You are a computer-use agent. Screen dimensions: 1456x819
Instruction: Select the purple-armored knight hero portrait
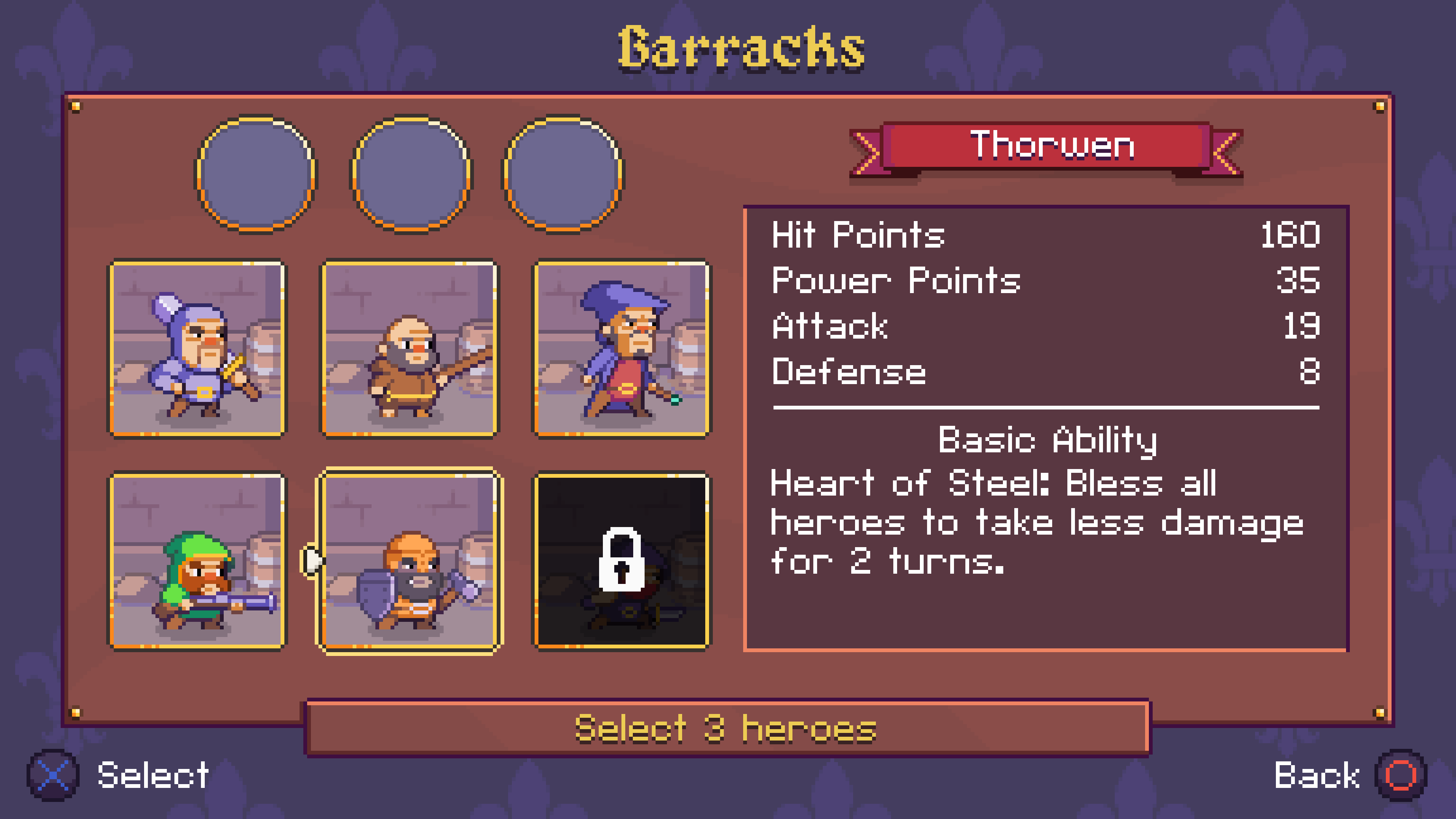pos(197,349)
